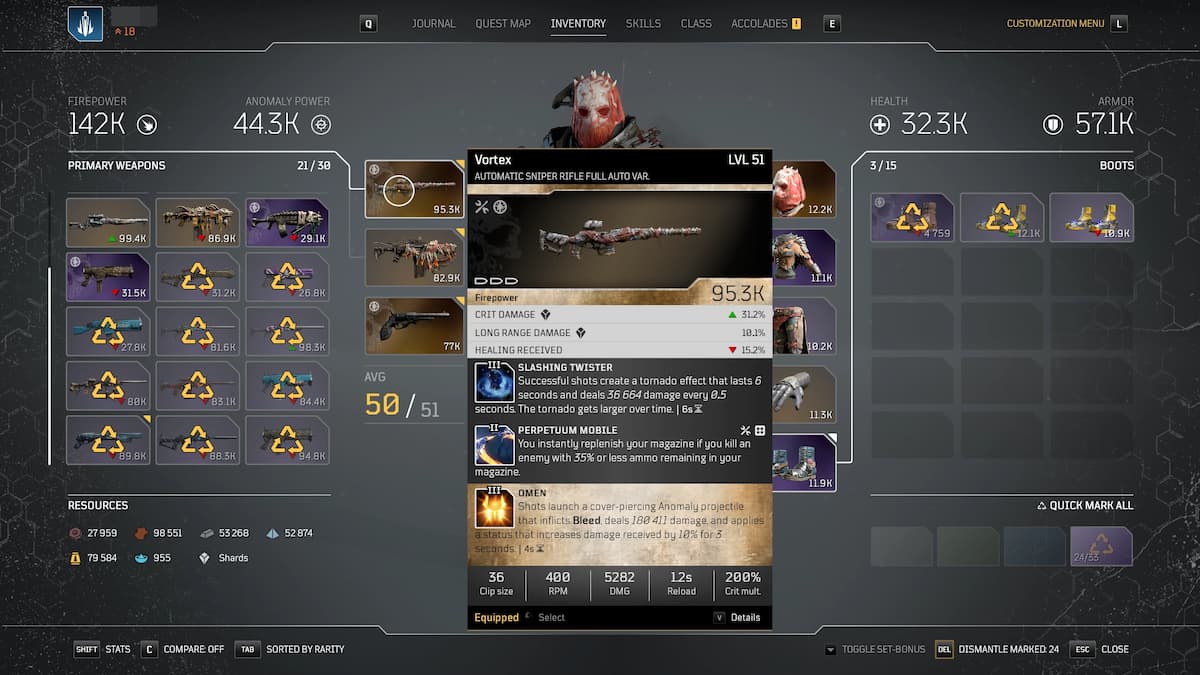Select the 10.9K boots slot

[1091, 218]
